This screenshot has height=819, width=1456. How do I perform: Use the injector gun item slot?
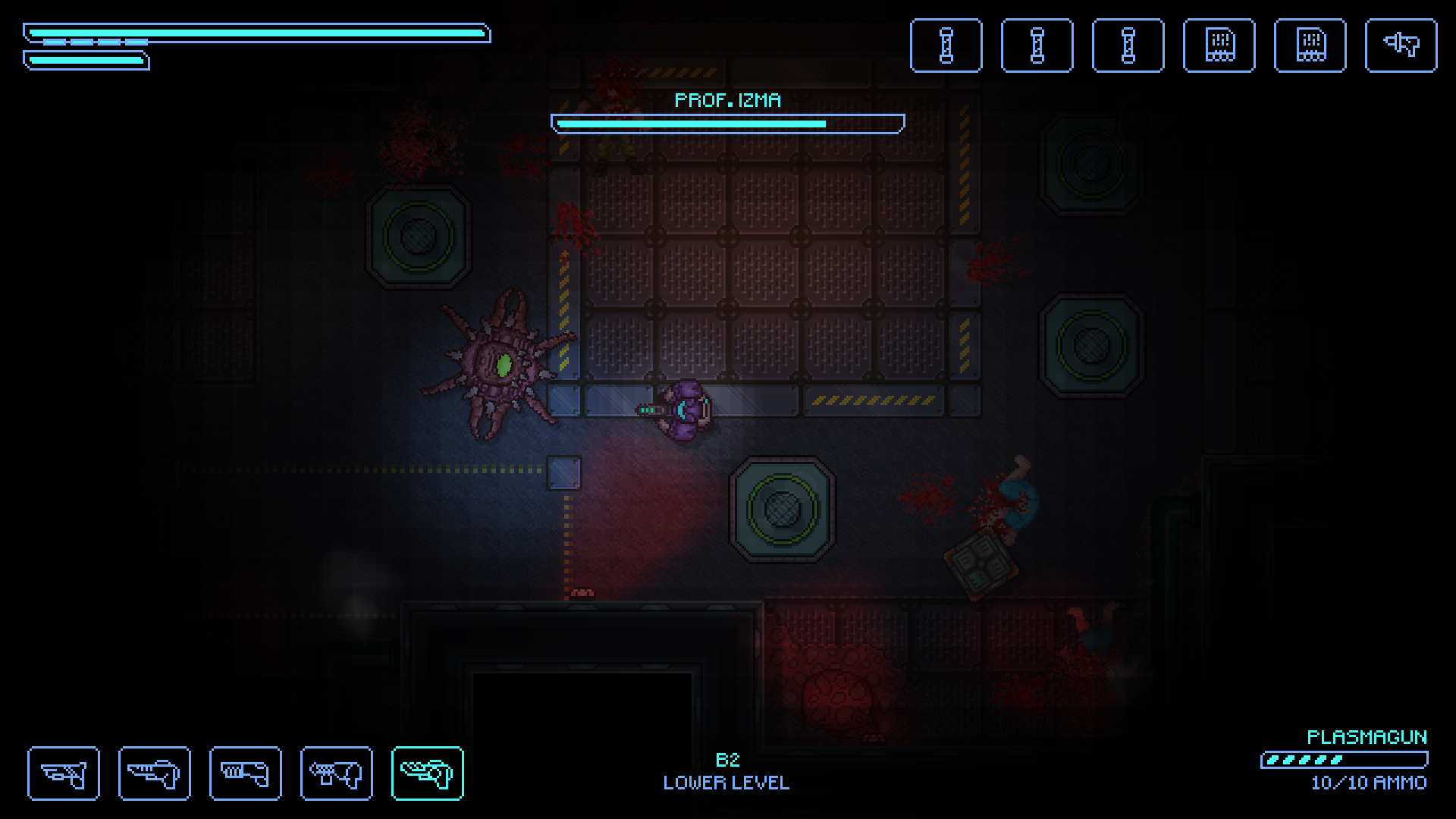tap(1400, 45)
